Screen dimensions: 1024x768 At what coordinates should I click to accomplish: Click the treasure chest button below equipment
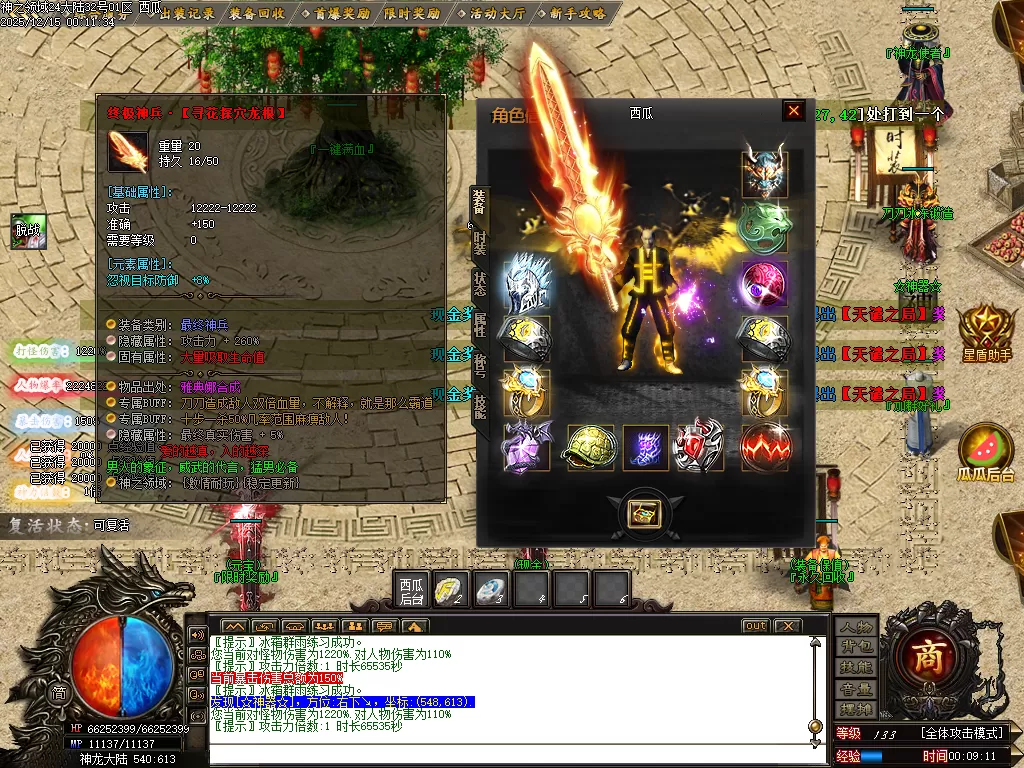(x=641, y=513)
